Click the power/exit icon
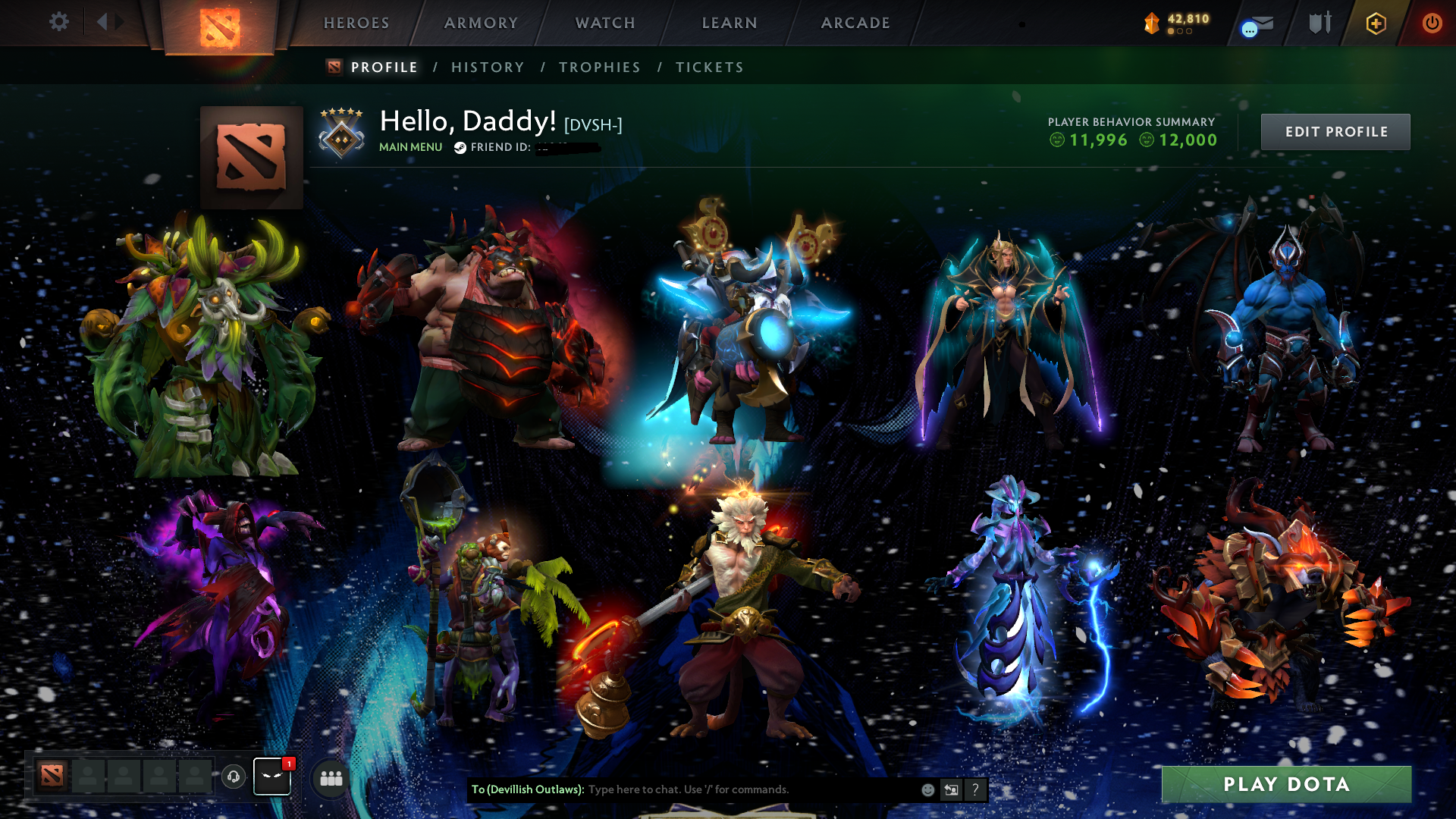Viewport: 1456px width, 819px height. coord(1432,23)
